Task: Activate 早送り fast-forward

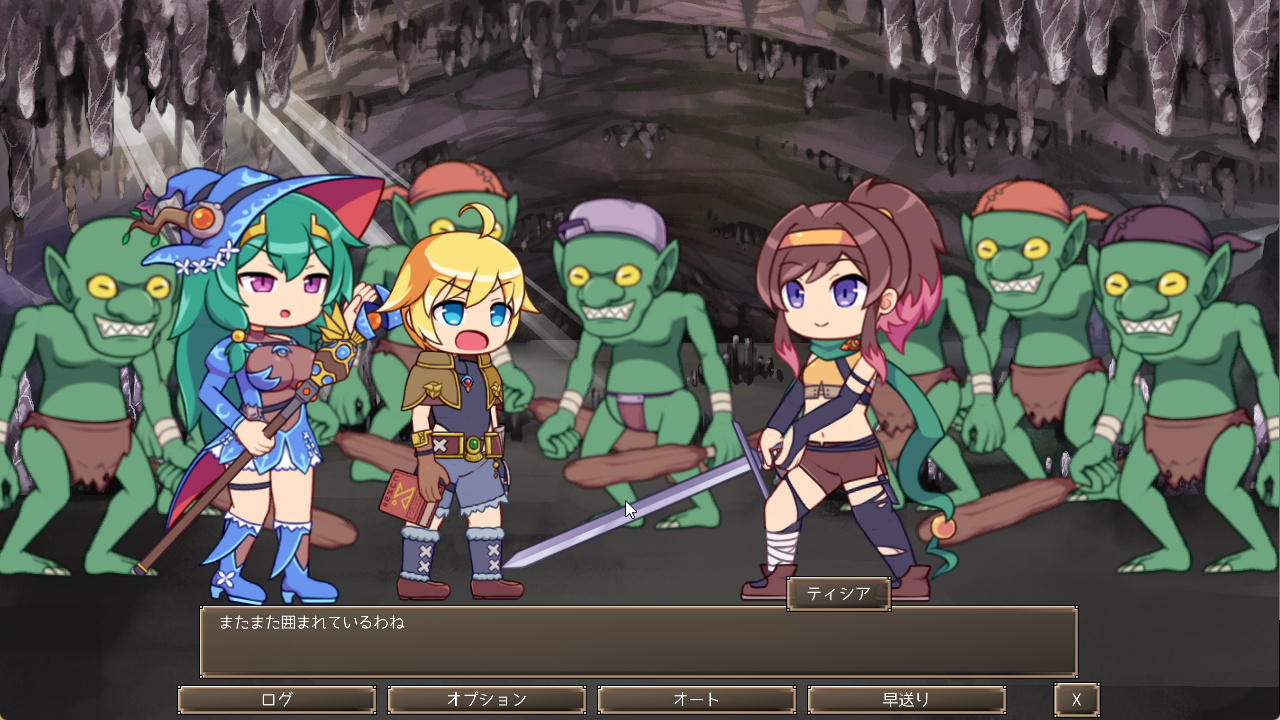Action: pyautogui.click(x=906, y=700)
